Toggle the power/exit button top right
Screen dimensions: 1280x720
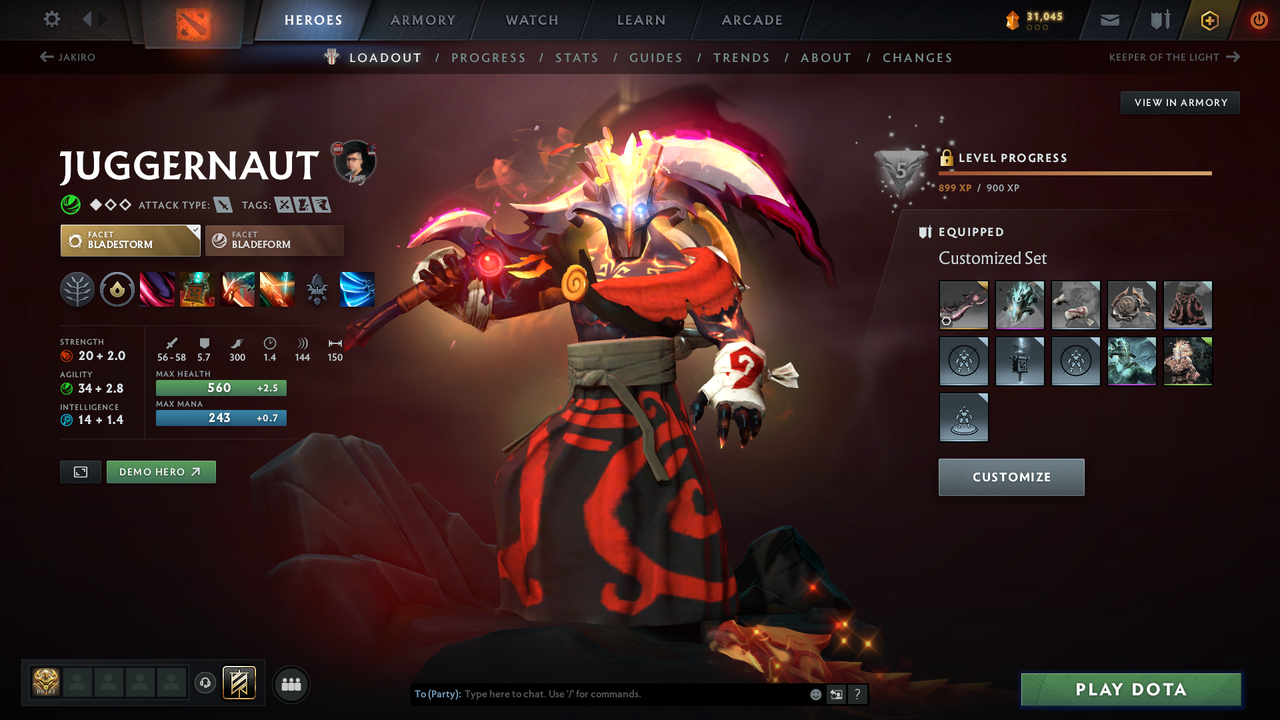(1258, 19)
